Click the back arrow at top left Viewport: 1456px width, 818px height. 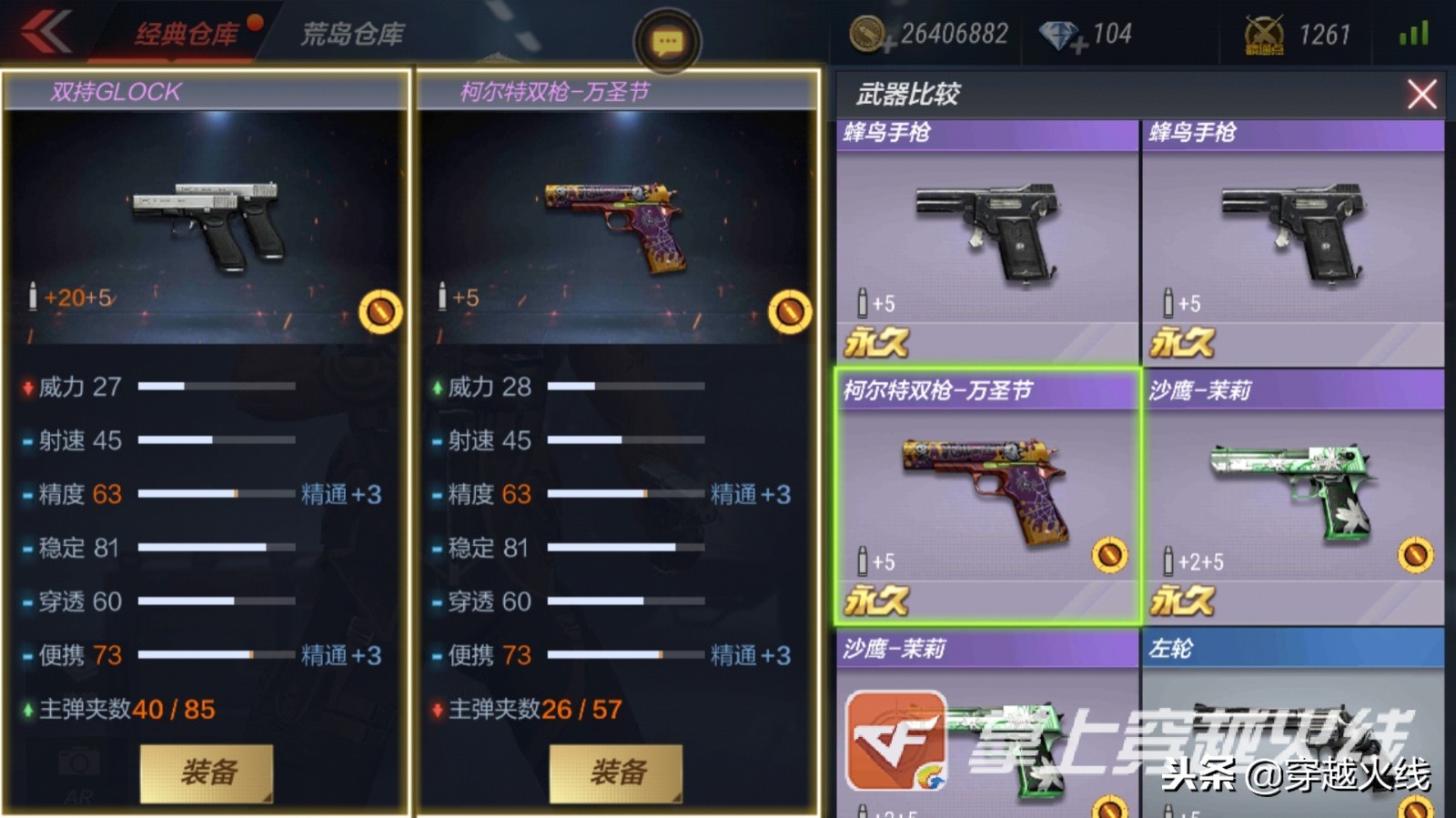44,34
